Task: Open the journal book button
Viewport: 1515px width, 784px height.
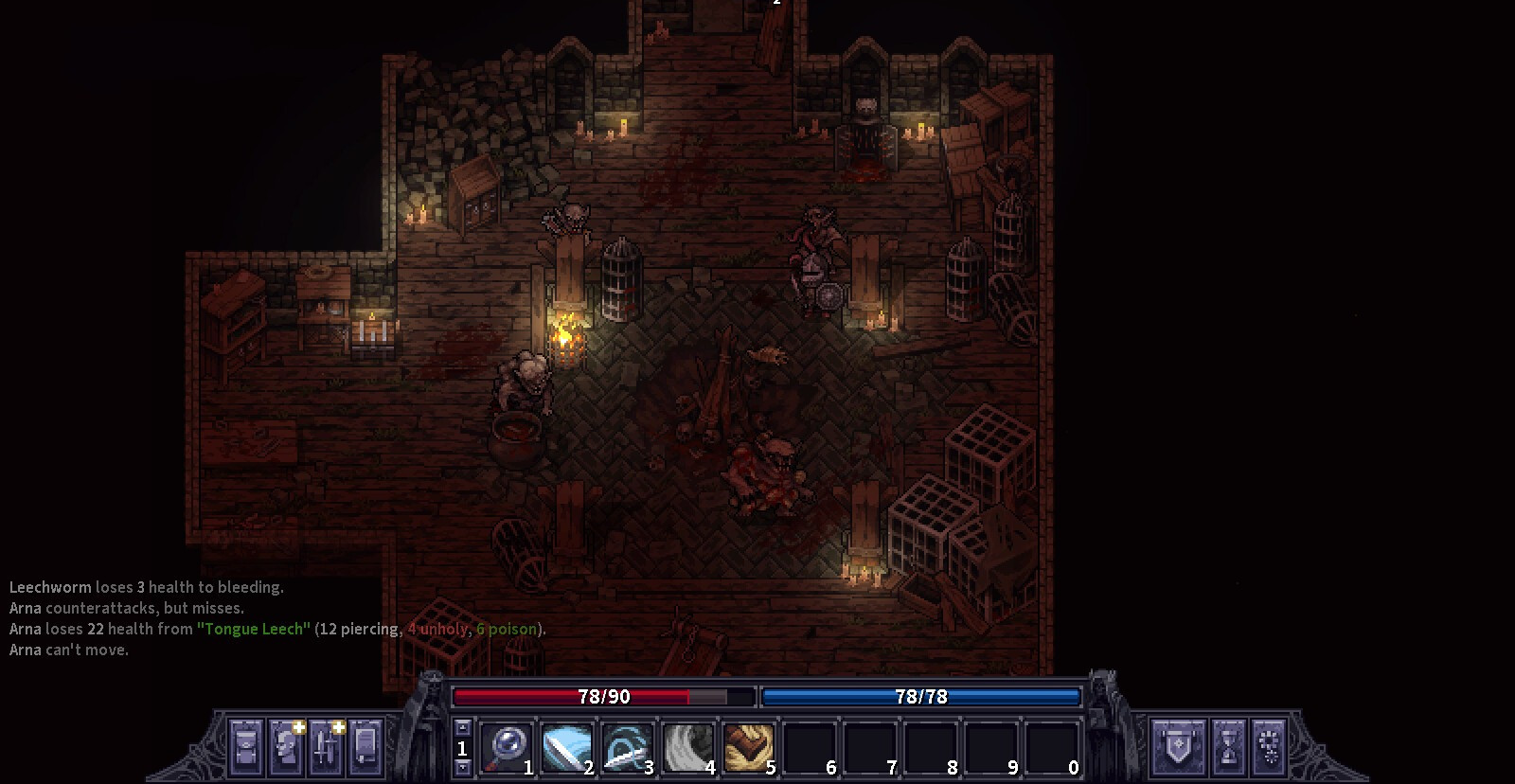Action: 365,745
